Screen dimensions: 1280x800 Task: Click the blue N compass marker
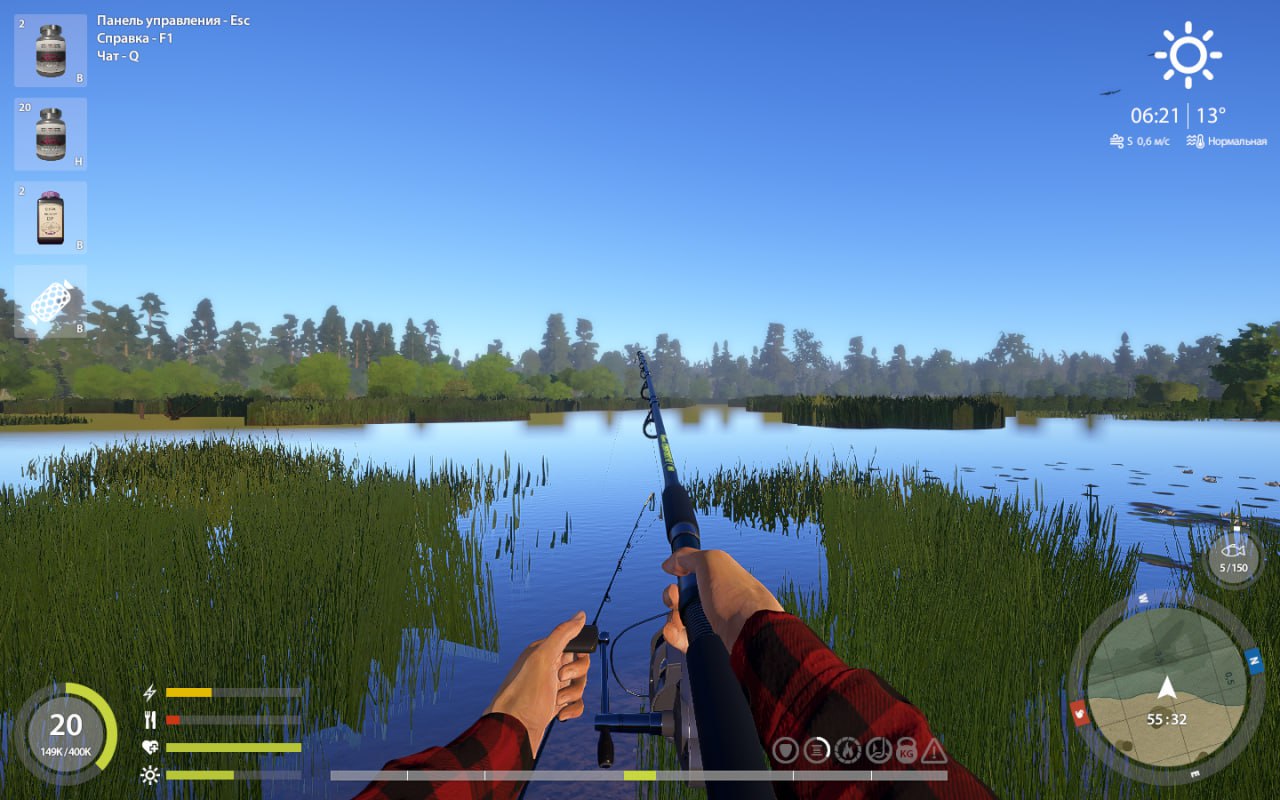(1253, 661)
